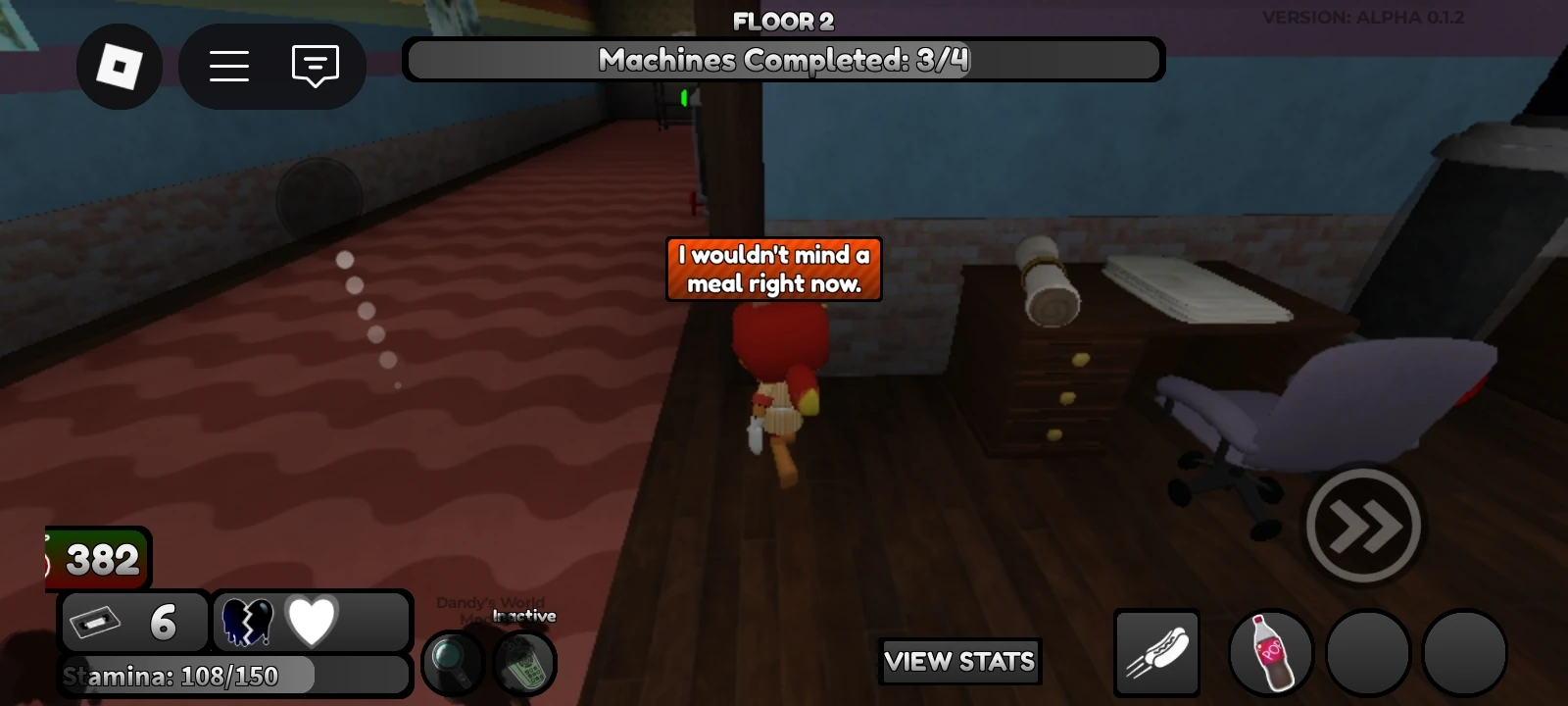This screenshot has height=706, width=1568.
Task: Select the magnifying glass trinket
Action: point(452,664)
